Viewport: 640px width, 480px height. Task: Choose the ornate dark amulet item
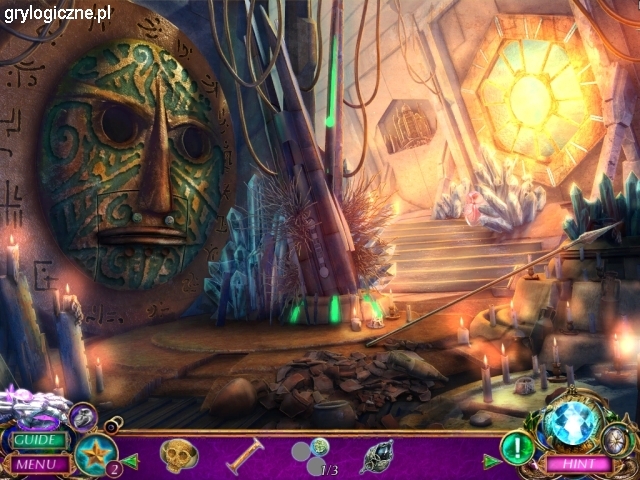[x=376, y=456]
